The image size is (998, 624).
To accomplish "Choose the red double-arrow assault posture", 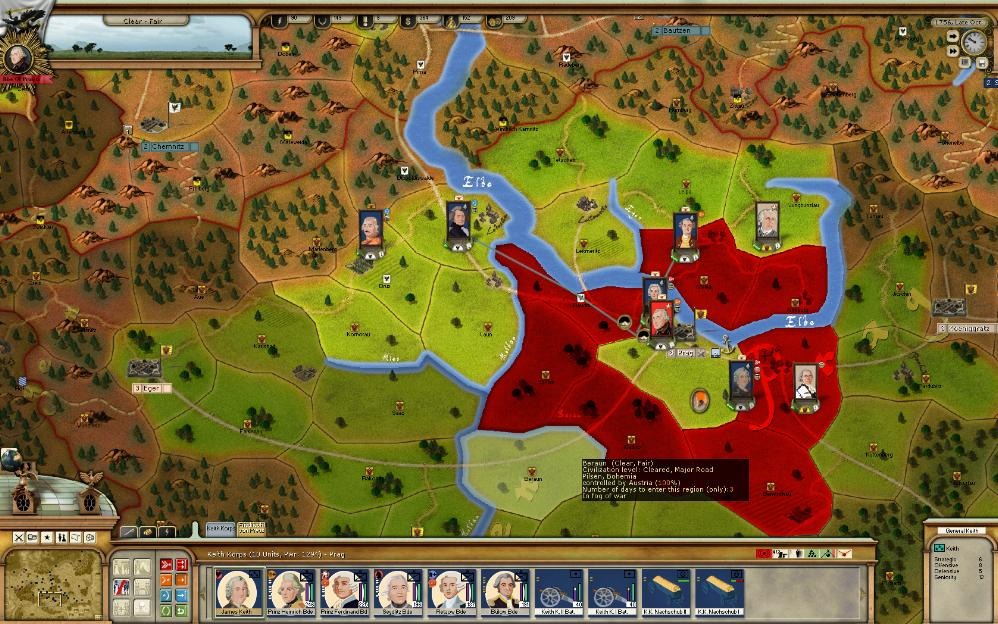I will point(166,565).
